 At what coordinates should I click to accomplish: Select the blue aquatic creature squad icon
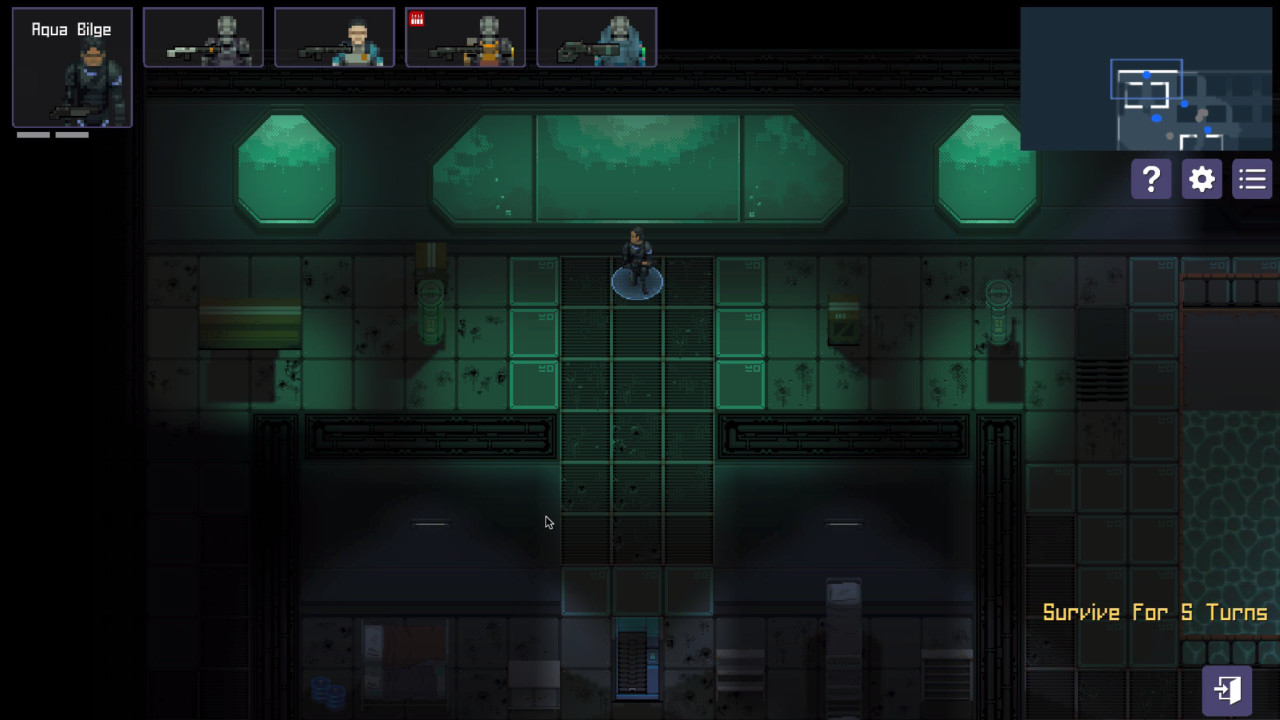596,37
